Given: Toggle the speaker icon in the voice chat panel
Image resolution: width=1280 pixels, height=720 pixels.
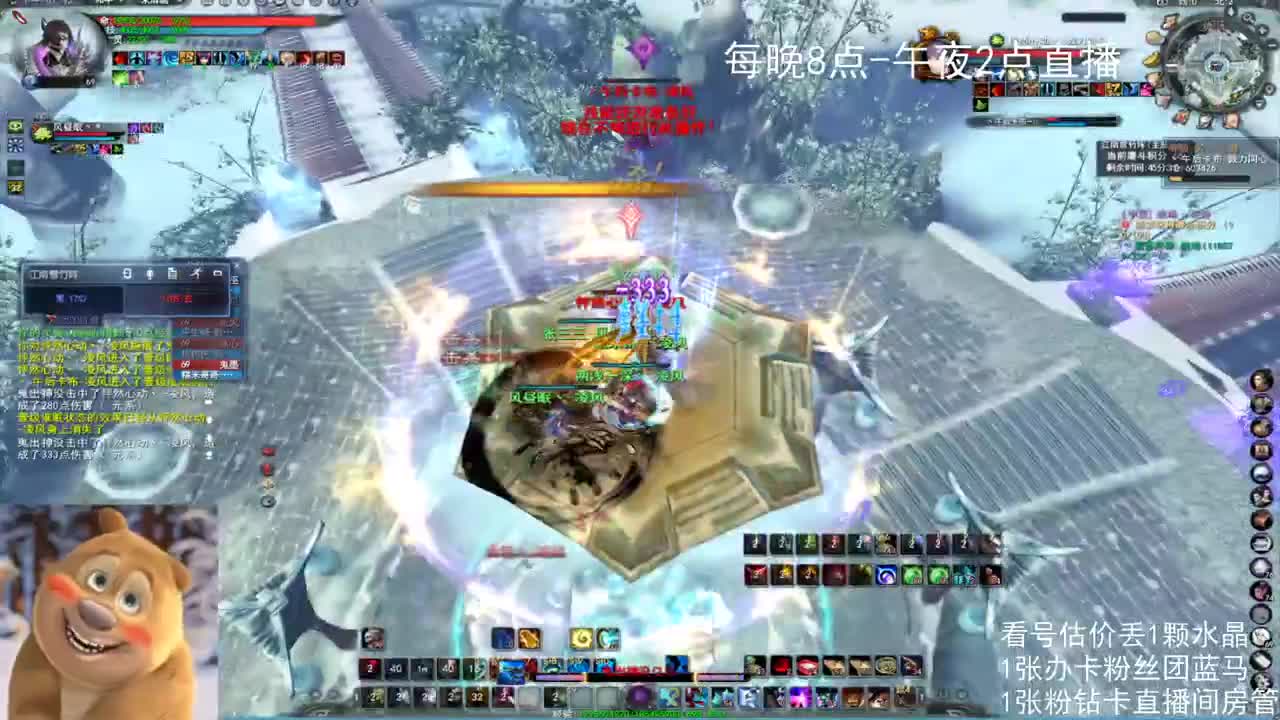Looking at the screenshot, I should [x=128, y=274].
